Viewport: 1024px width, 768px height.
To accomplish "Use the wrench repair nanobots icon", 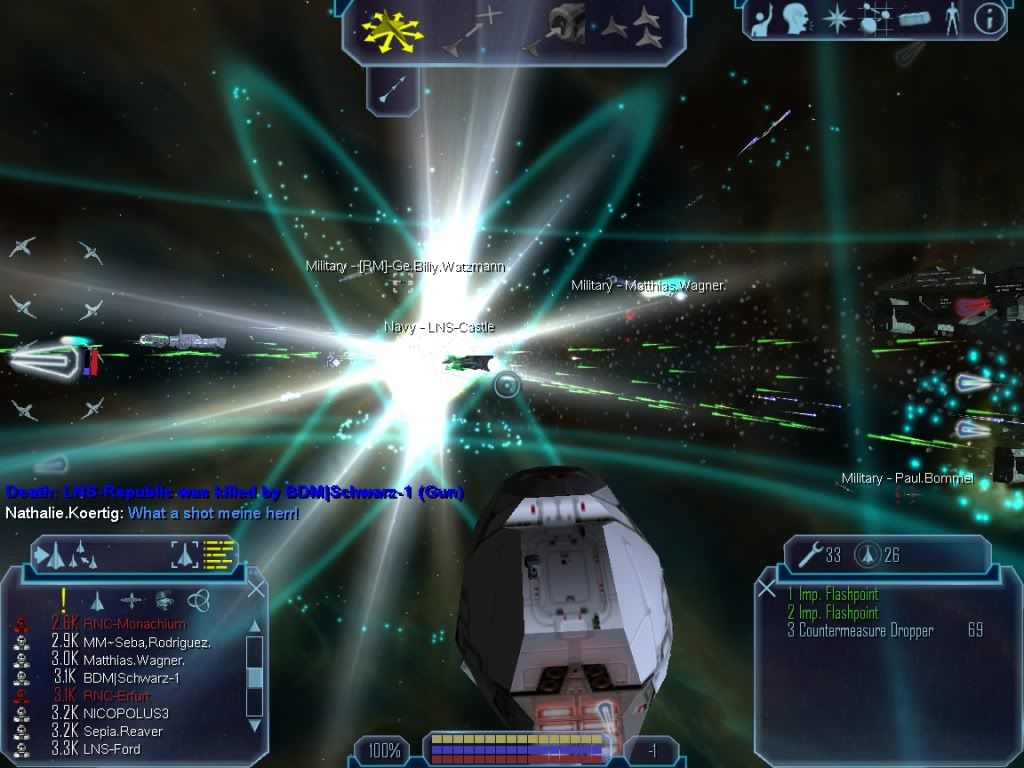I will (x=806, y=554).
